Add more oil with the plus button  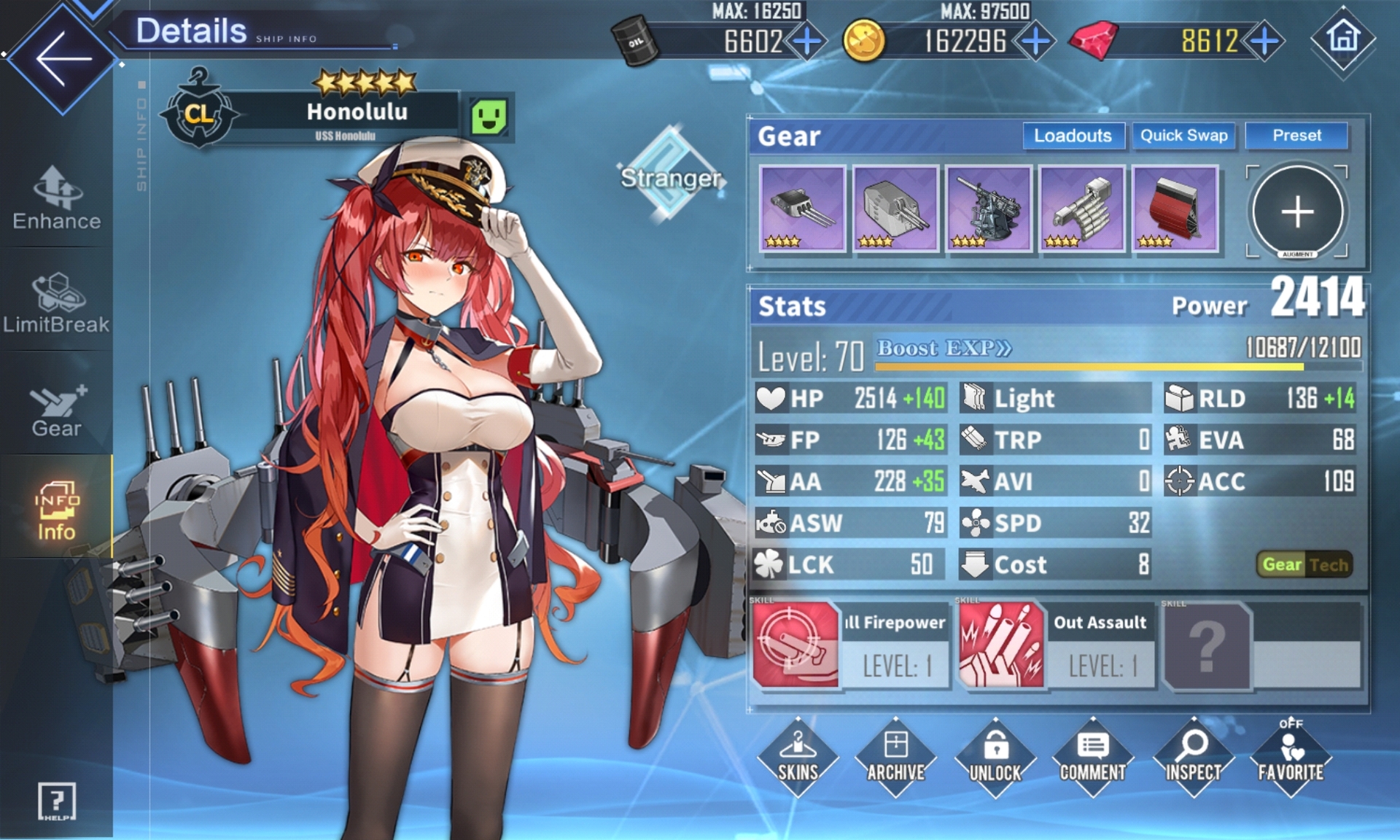click(x=806, y=41)
